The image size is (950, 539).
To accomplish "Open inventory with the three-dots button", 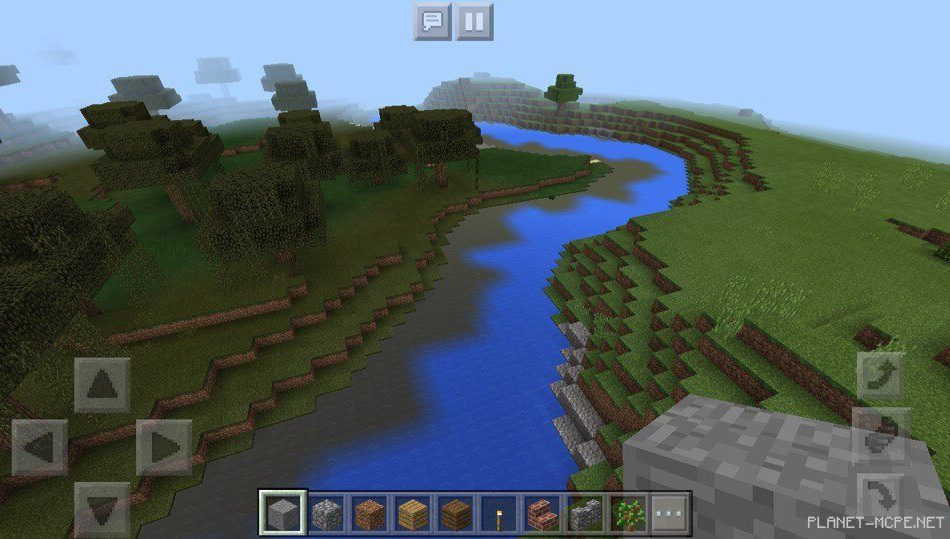I will point(671,514).
